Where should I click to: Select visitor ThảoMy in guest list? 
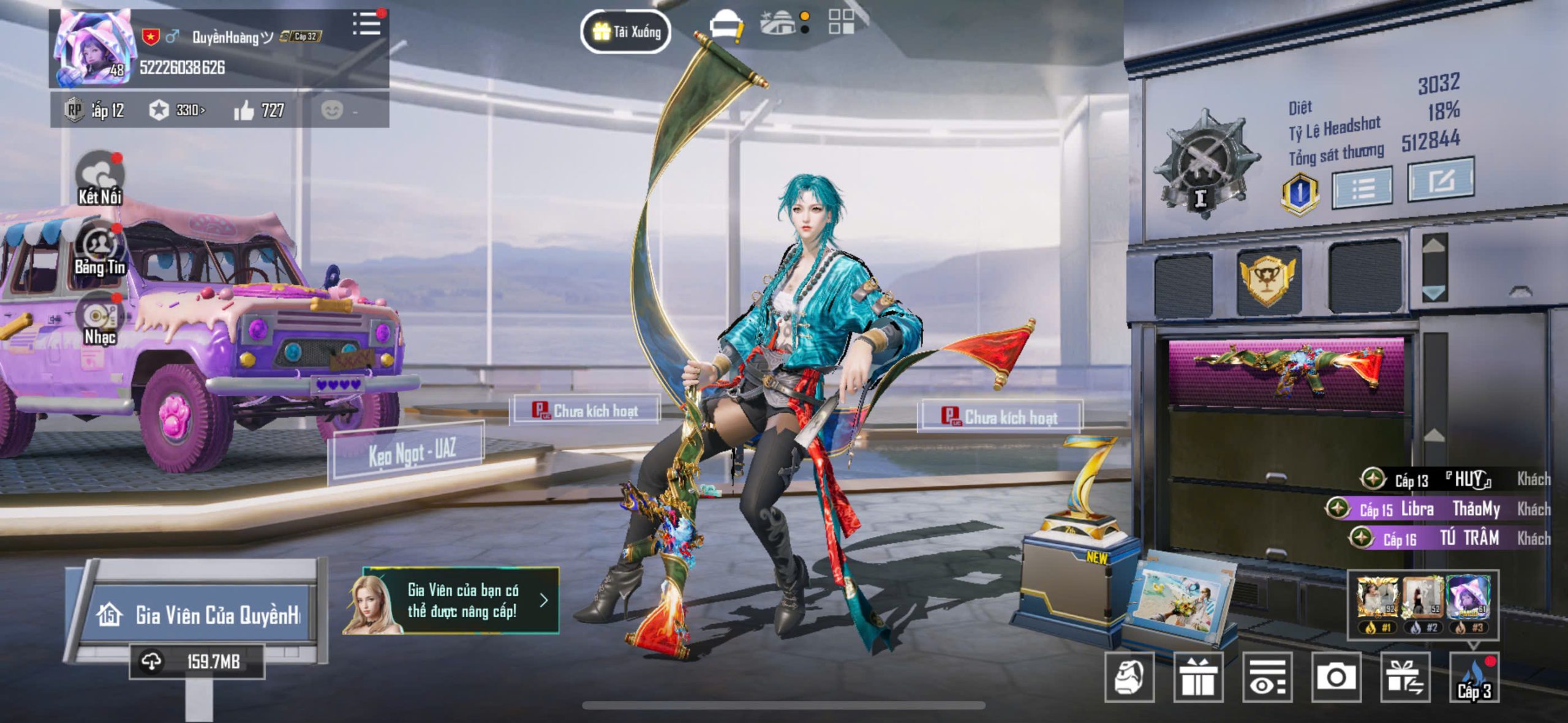1476,509
